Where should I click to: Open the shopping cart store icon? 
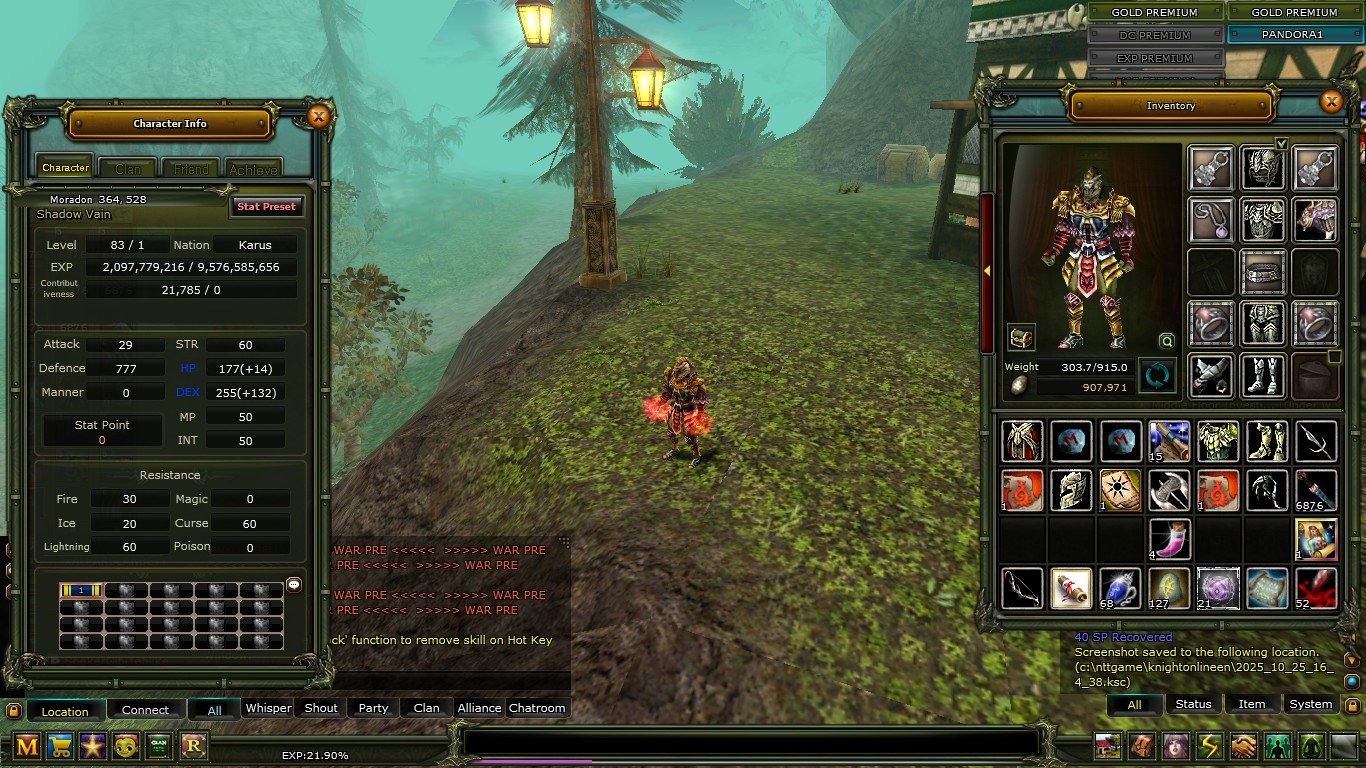tap(60, 745)
